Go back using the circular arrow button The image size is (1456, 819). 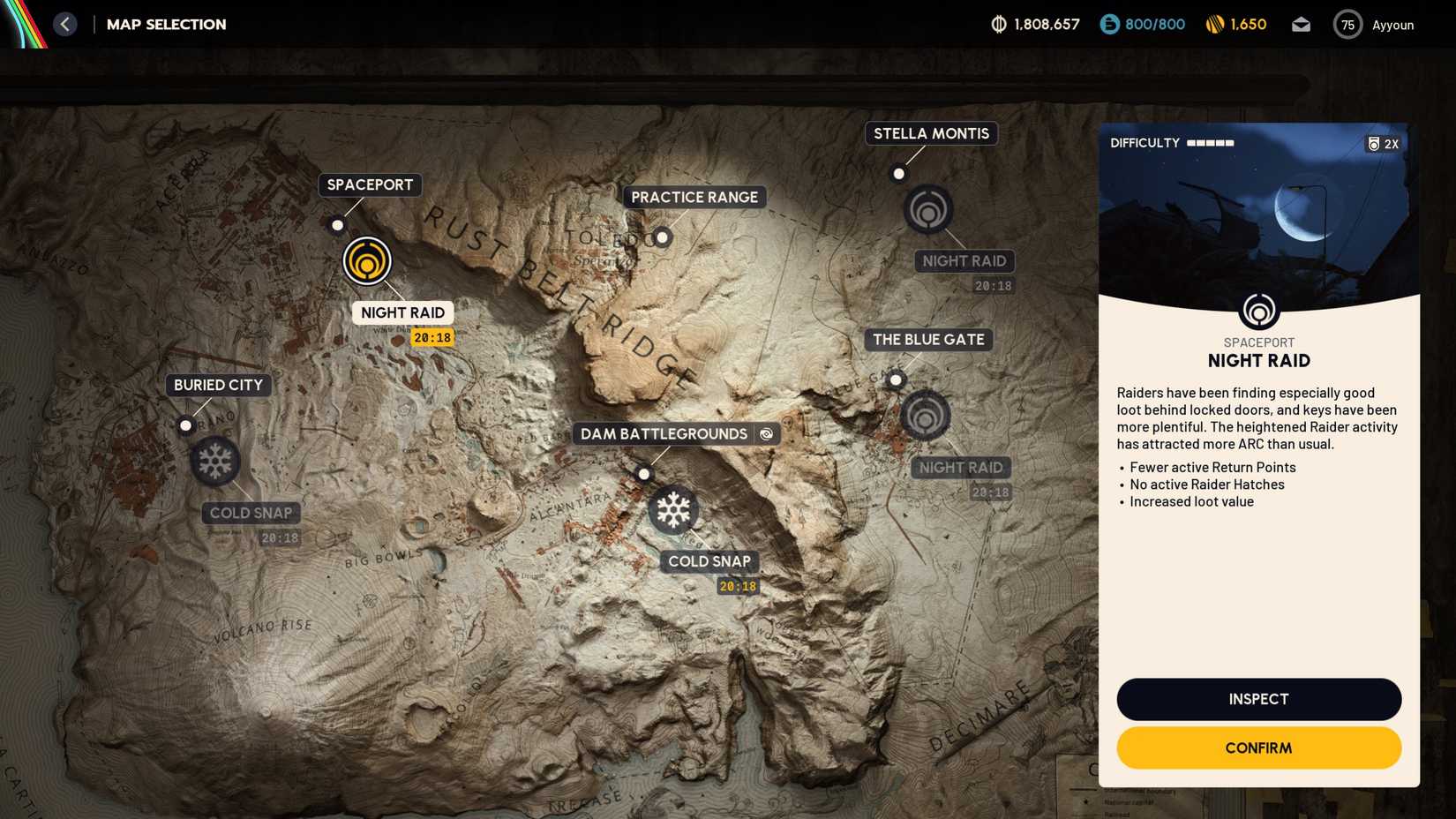pyautogui.click(x=64, y=24)
